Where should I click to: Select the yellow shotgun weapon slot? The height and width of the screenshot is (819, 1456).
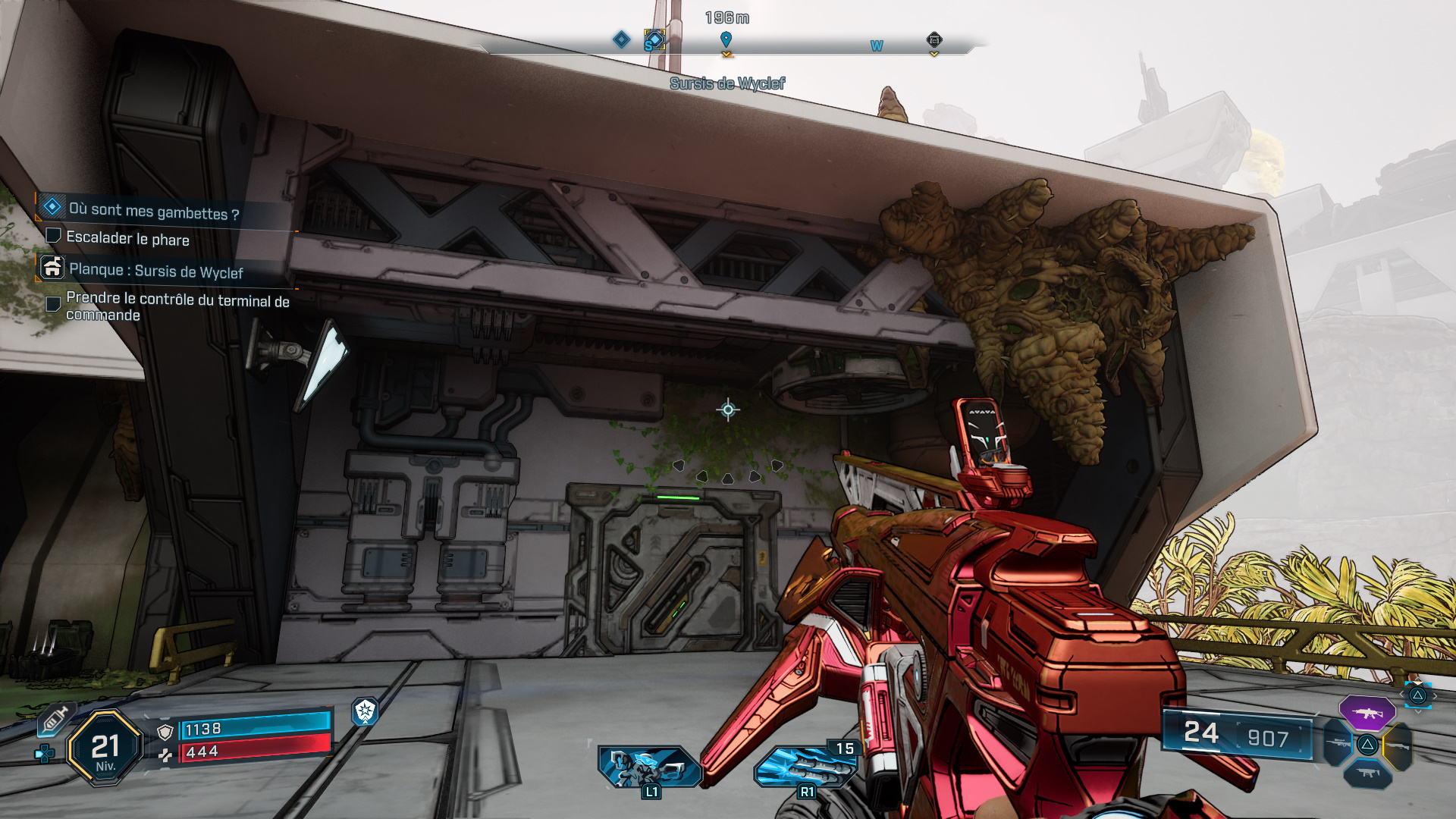pos(1399,747)
